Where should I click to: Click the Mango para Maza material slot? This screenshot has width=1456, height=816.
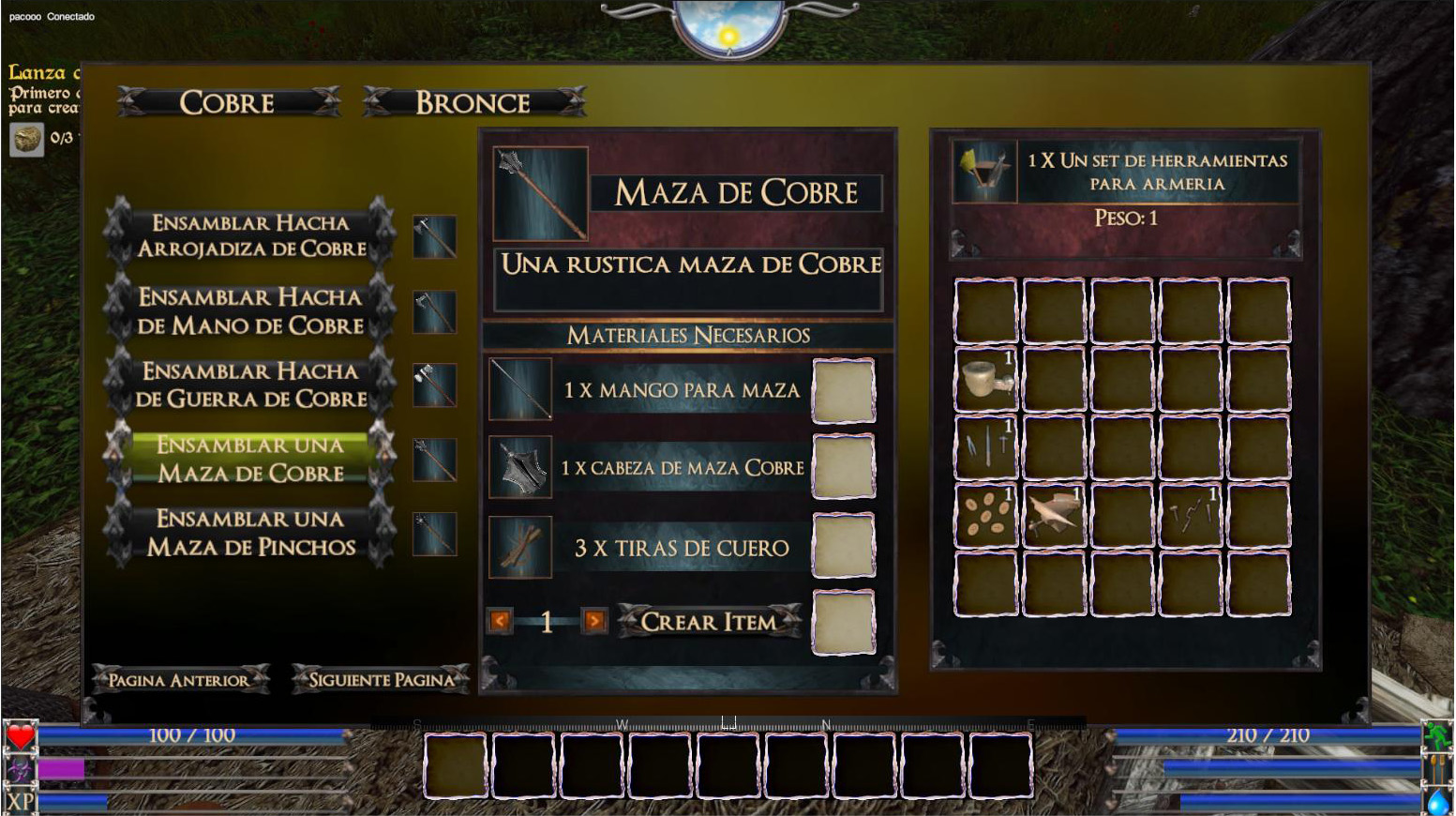click(x=844, y=389)
